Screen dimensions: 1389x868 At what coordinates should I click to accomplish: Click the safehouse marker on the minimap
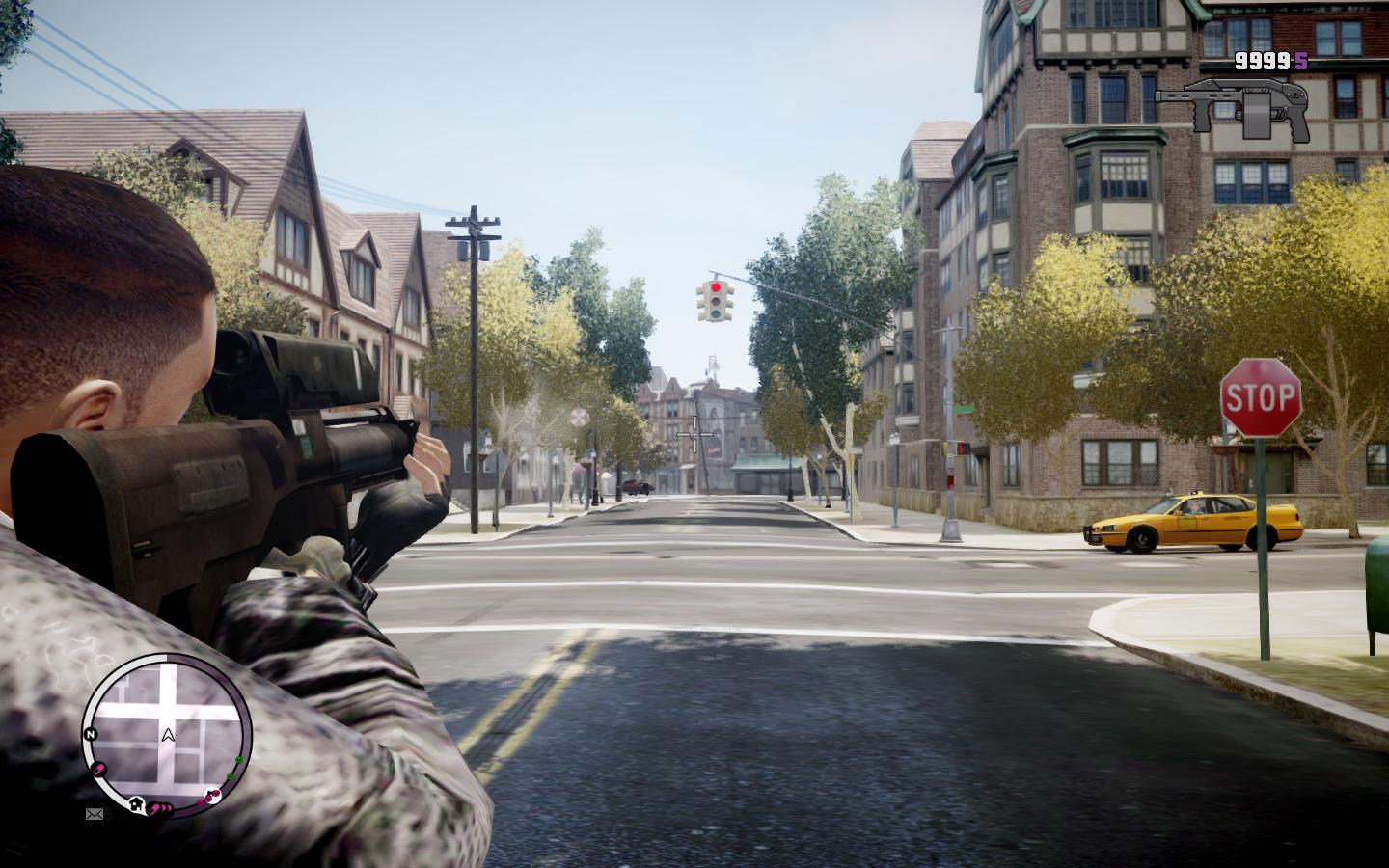point(137,802)
